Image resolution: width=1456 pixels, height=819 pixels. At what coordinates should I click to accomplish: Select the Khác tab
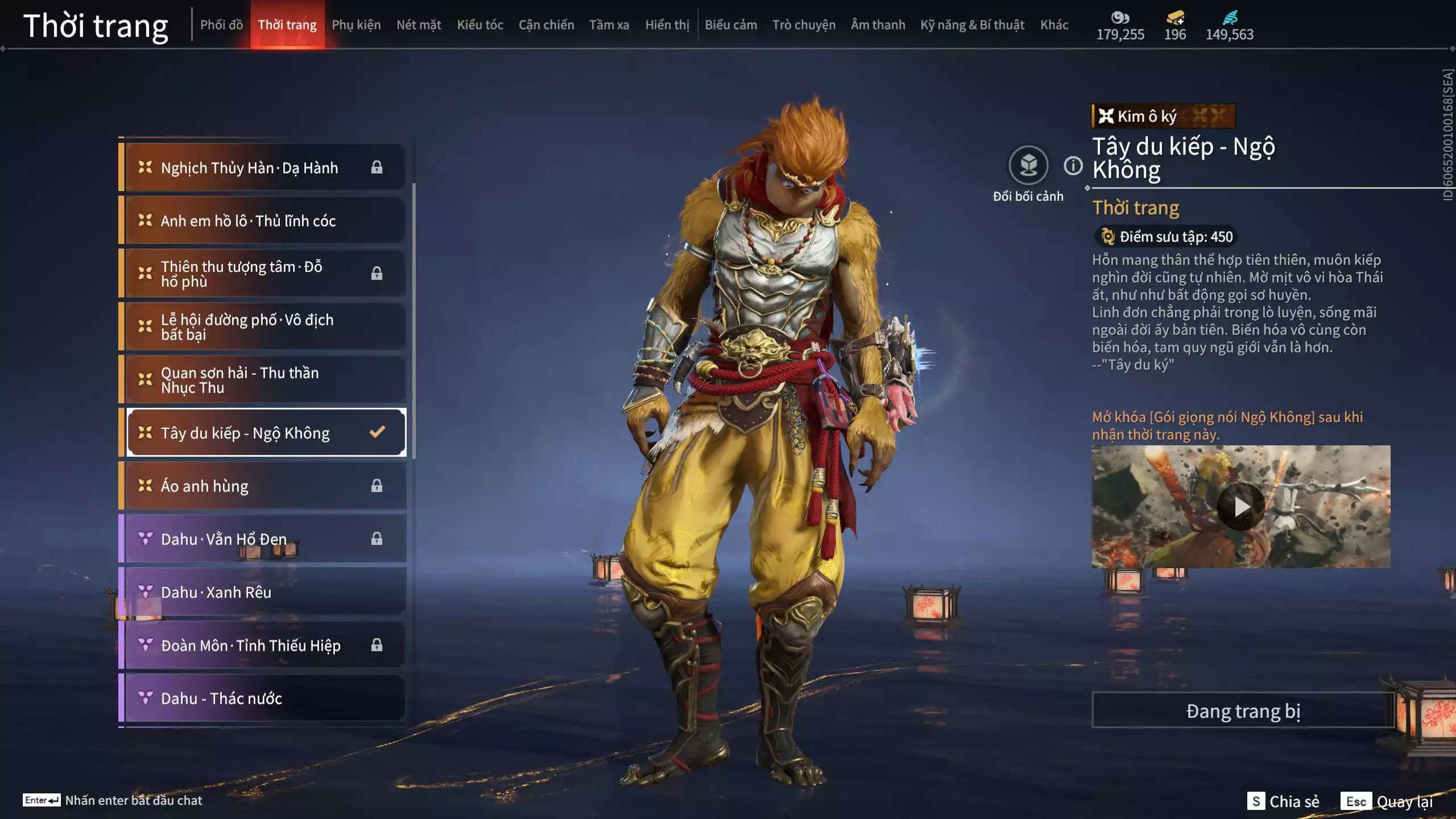tap(1054, 25)
